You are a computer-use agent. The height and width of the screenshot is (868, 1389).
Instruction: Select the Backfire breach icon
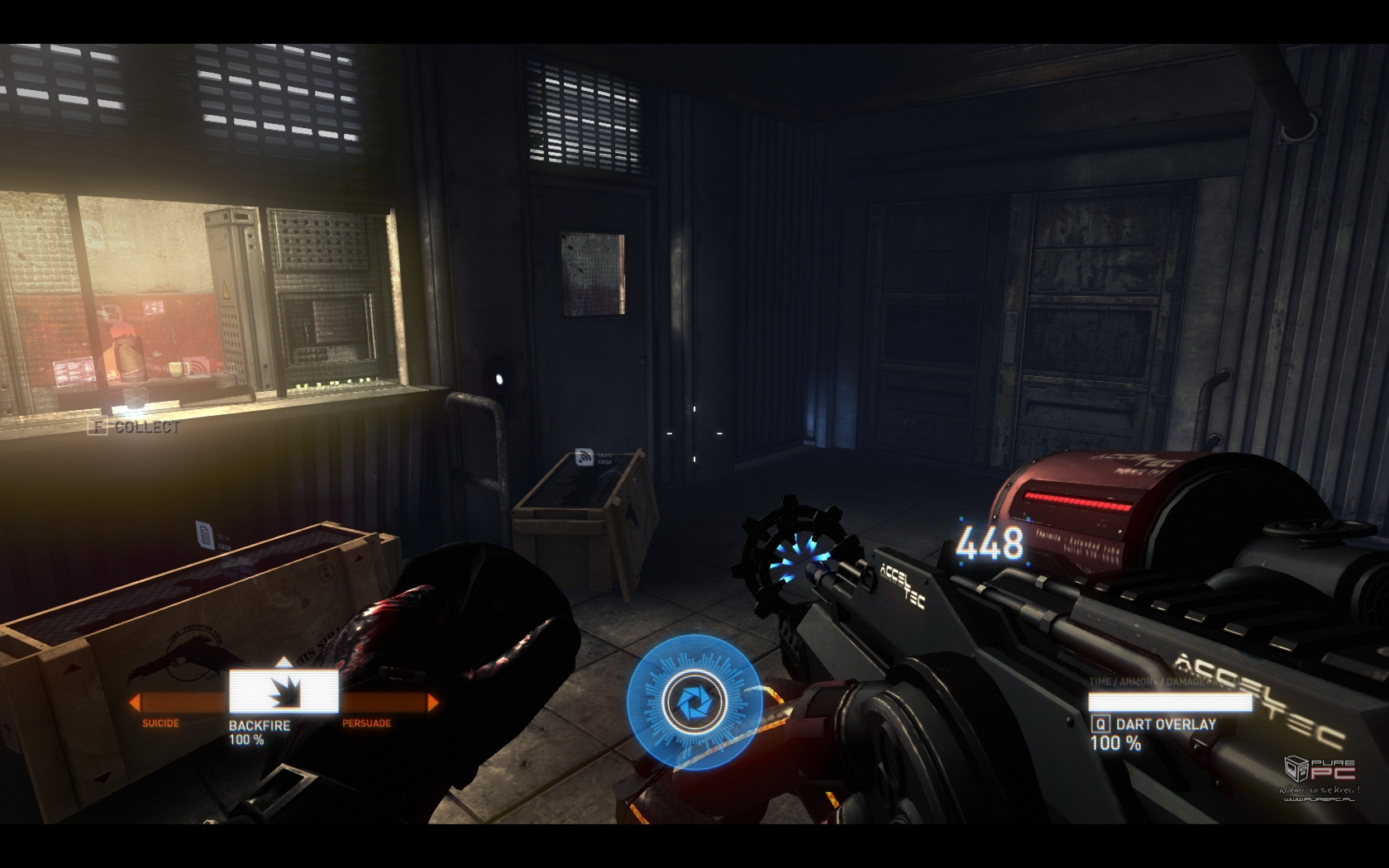pyautogui.click(x=284, y=692)
